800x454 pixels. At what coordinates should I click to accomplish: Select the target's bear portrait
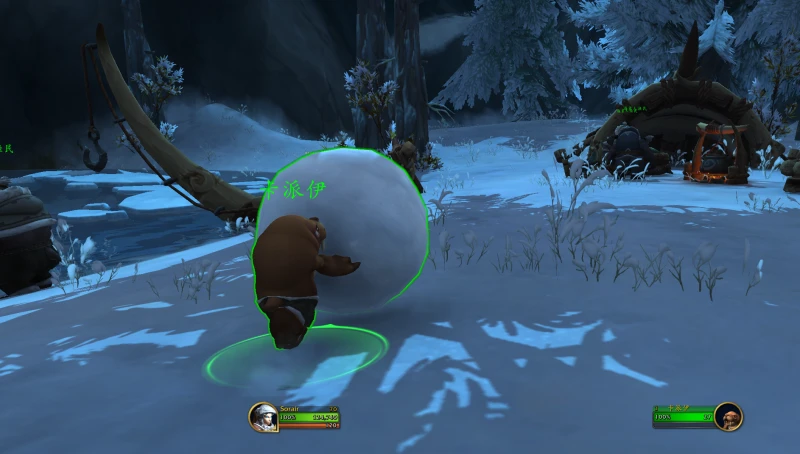(728, 416)
